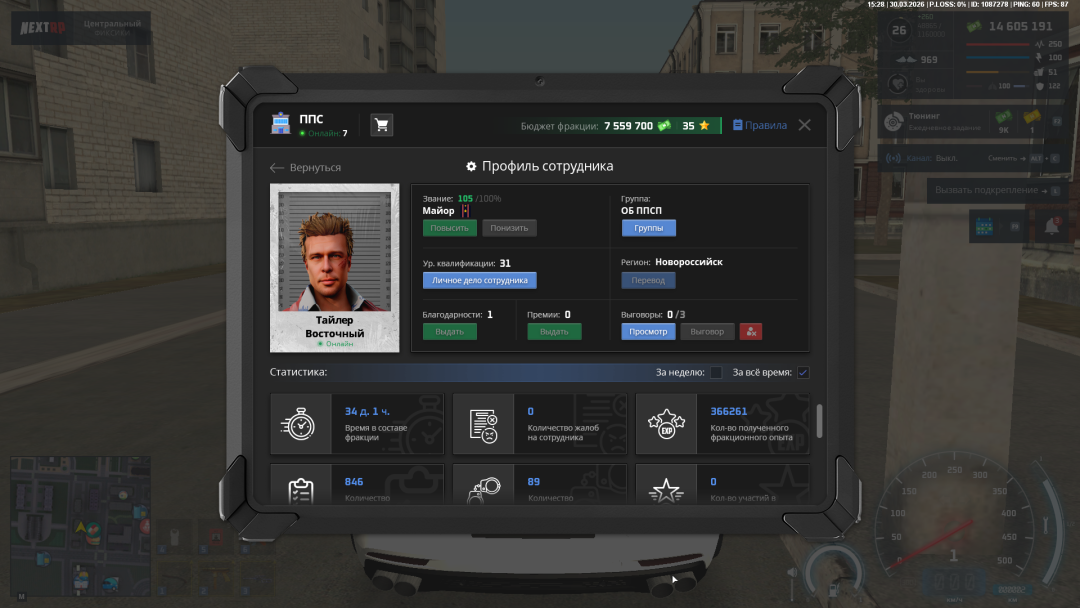
Task: Click the Перевод region transfer button
Action: click(x=648, y=280)
